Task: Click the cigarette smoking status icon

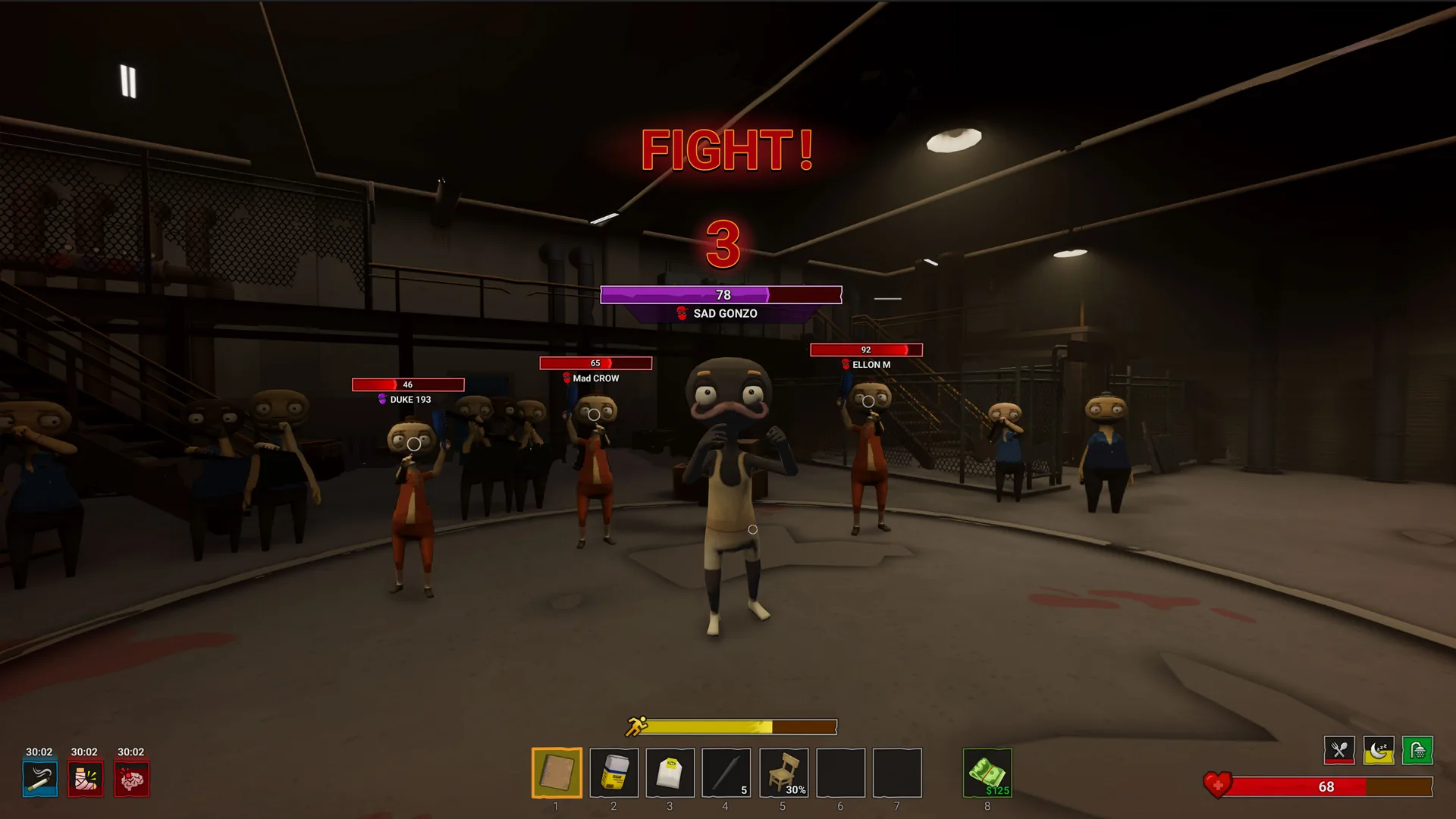Action: point(40,779)
